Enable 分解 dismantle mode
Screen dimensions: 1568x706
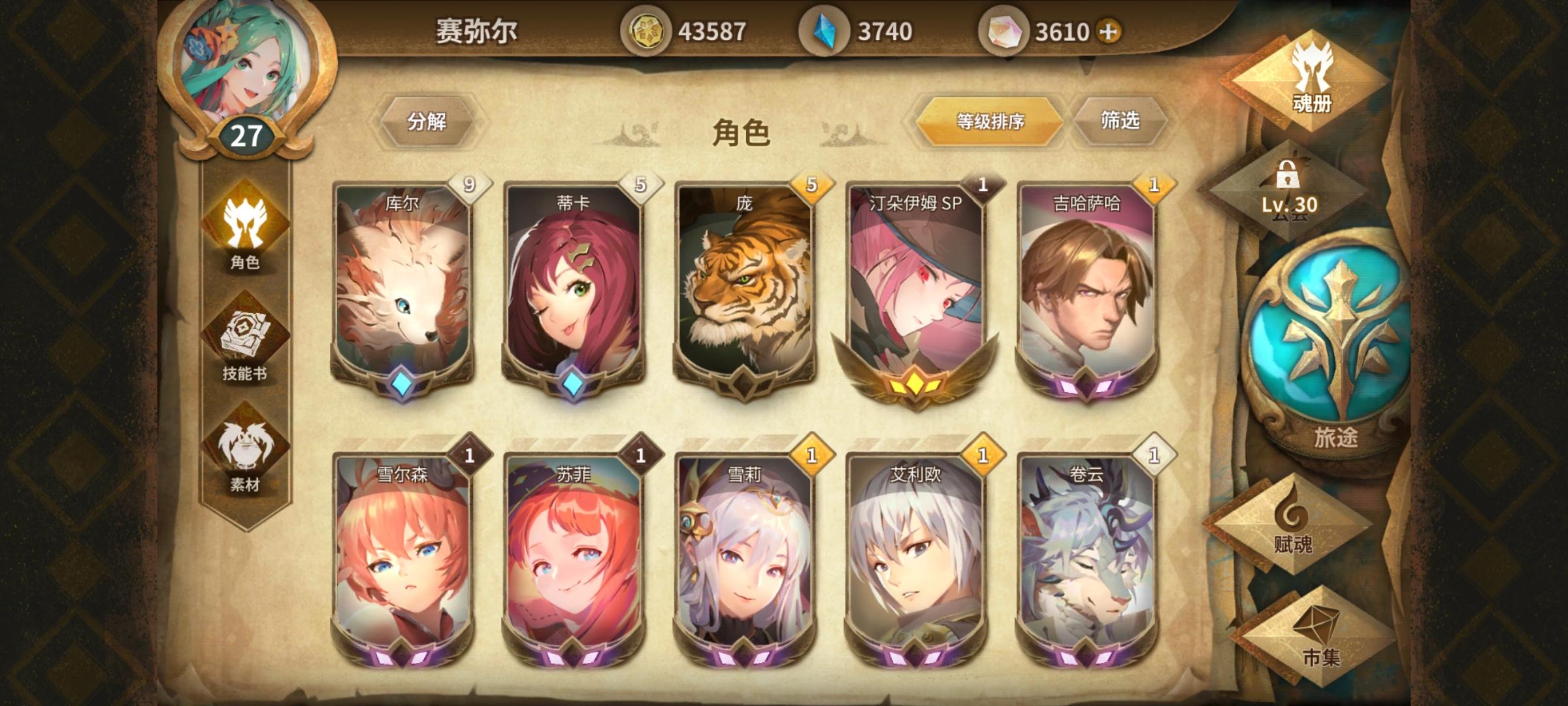click(428, 121)
